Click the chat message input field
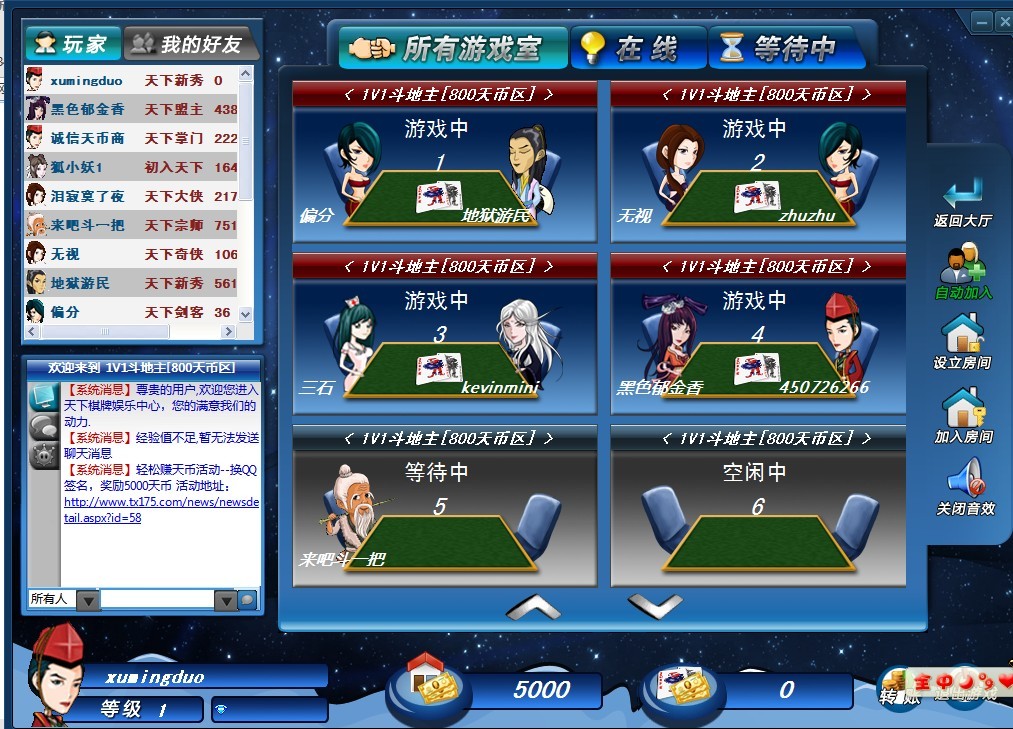1013x729 pixels. (x=157, y=600)
